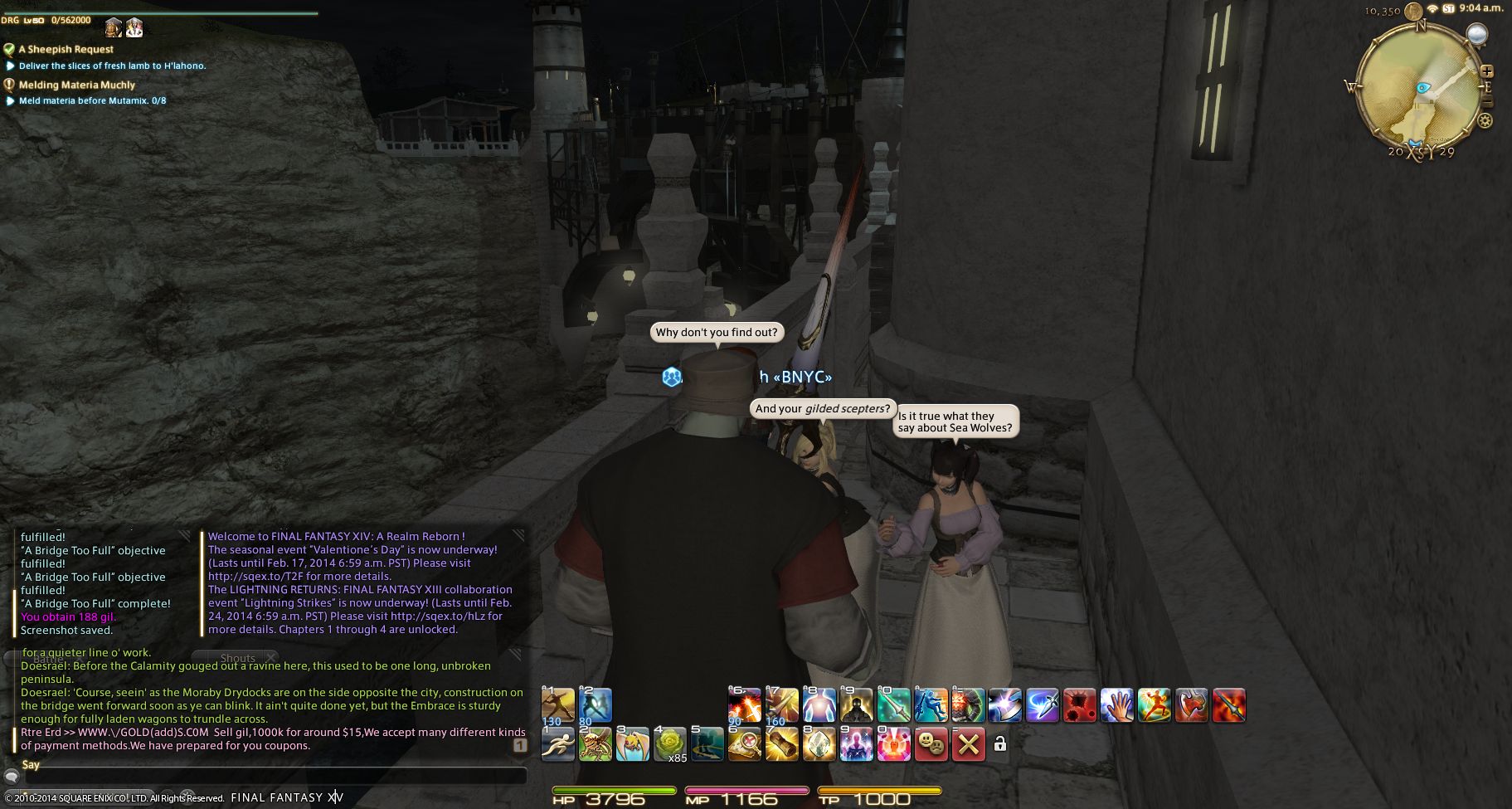Activate the map with magnifier icon
1512x809 pixels.
coord(745,744)
